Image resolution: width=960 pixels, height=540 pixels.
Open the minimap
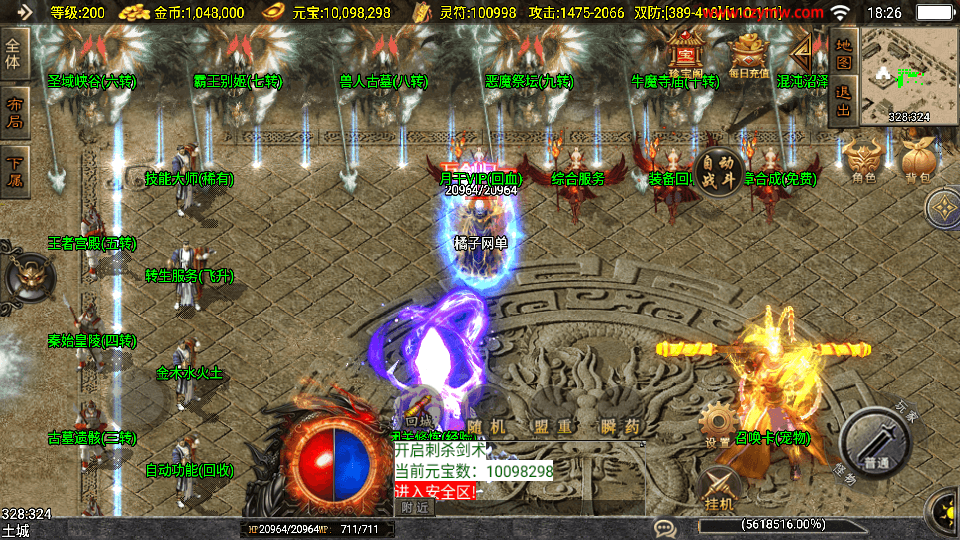908,74
